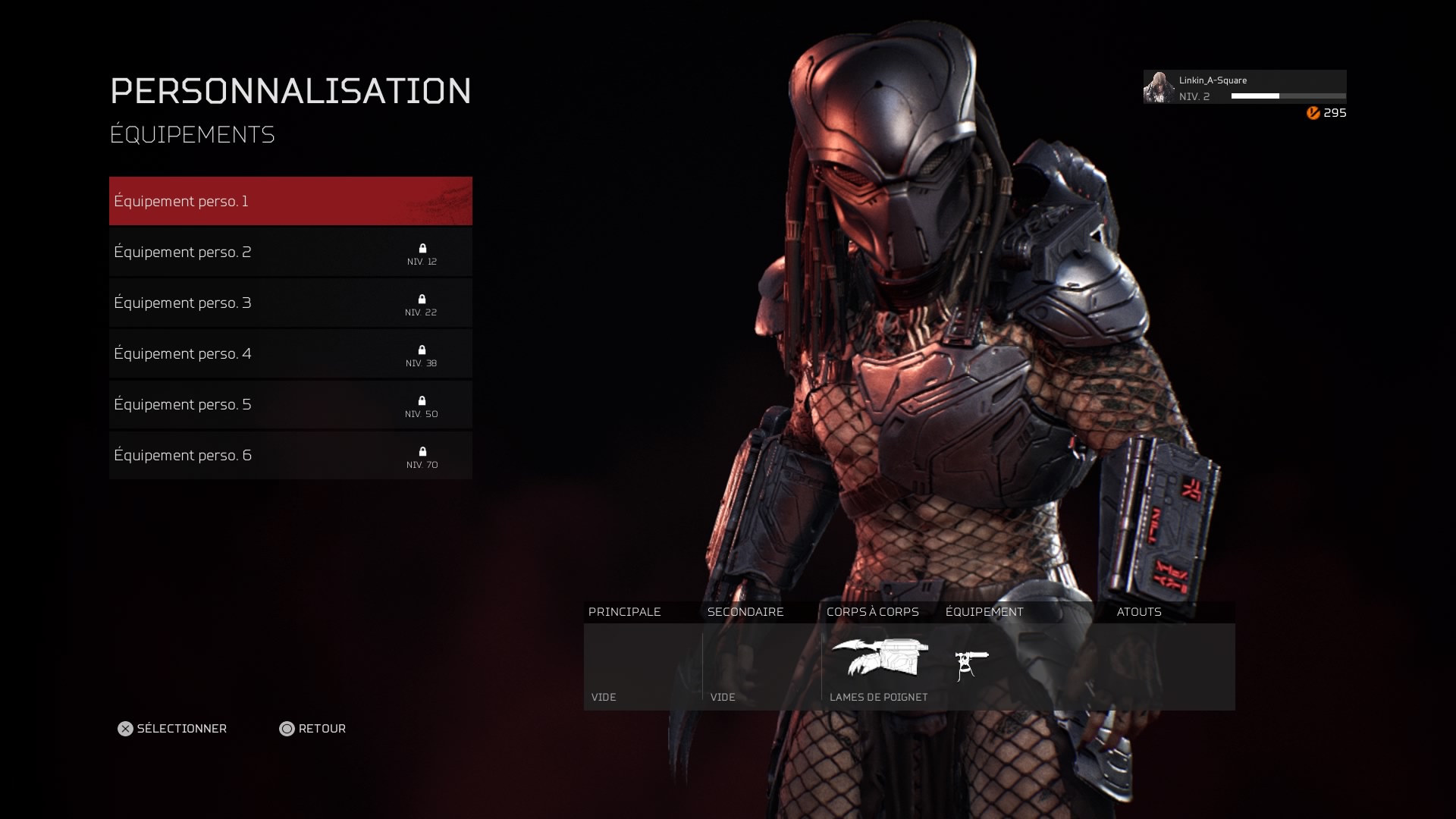This screenshot has width=1456, height=819.
Task: Select Équipement perso. 1 loadout
Action: [x=290, y=201]
